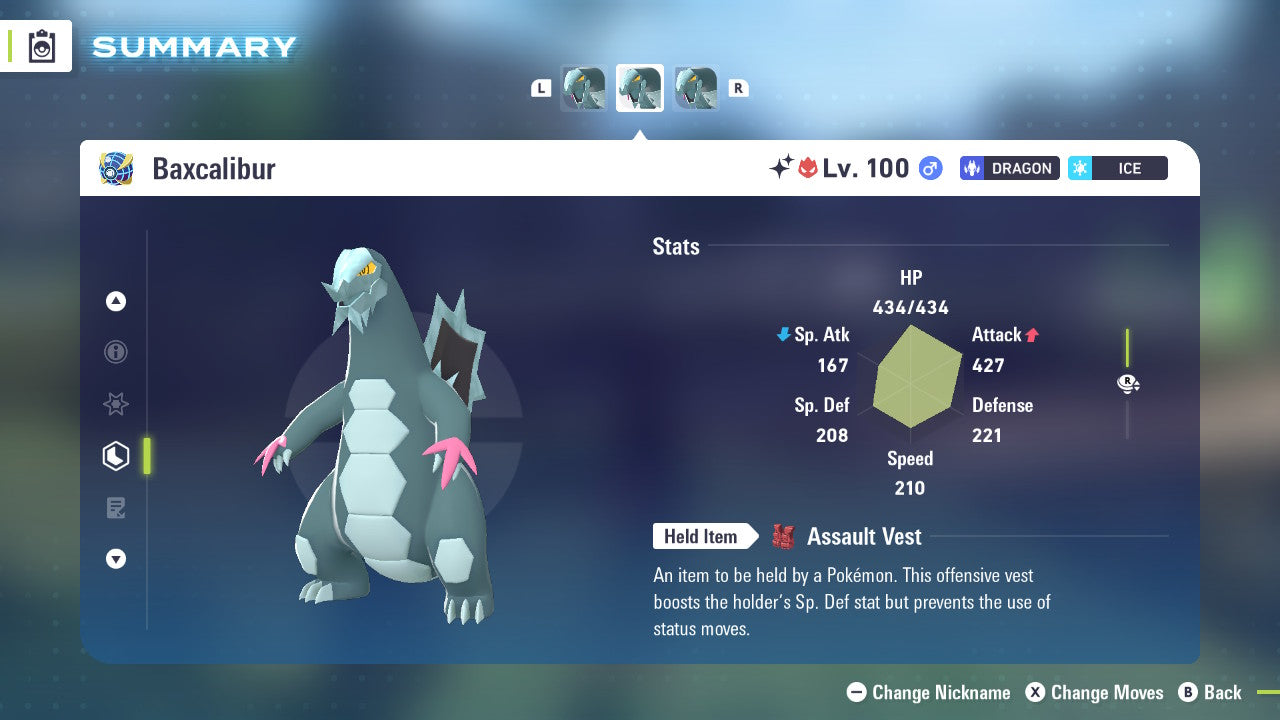Click the Poké Ball icon beside Baxcalibur's name
The image size is (1280, 720).
coord(117,168)
